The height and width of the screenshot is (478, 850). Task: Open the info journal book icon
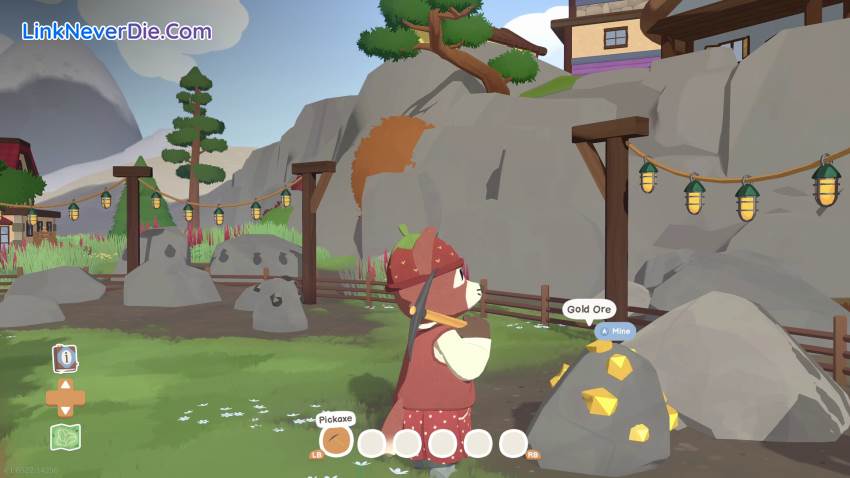tap(65, 357)
